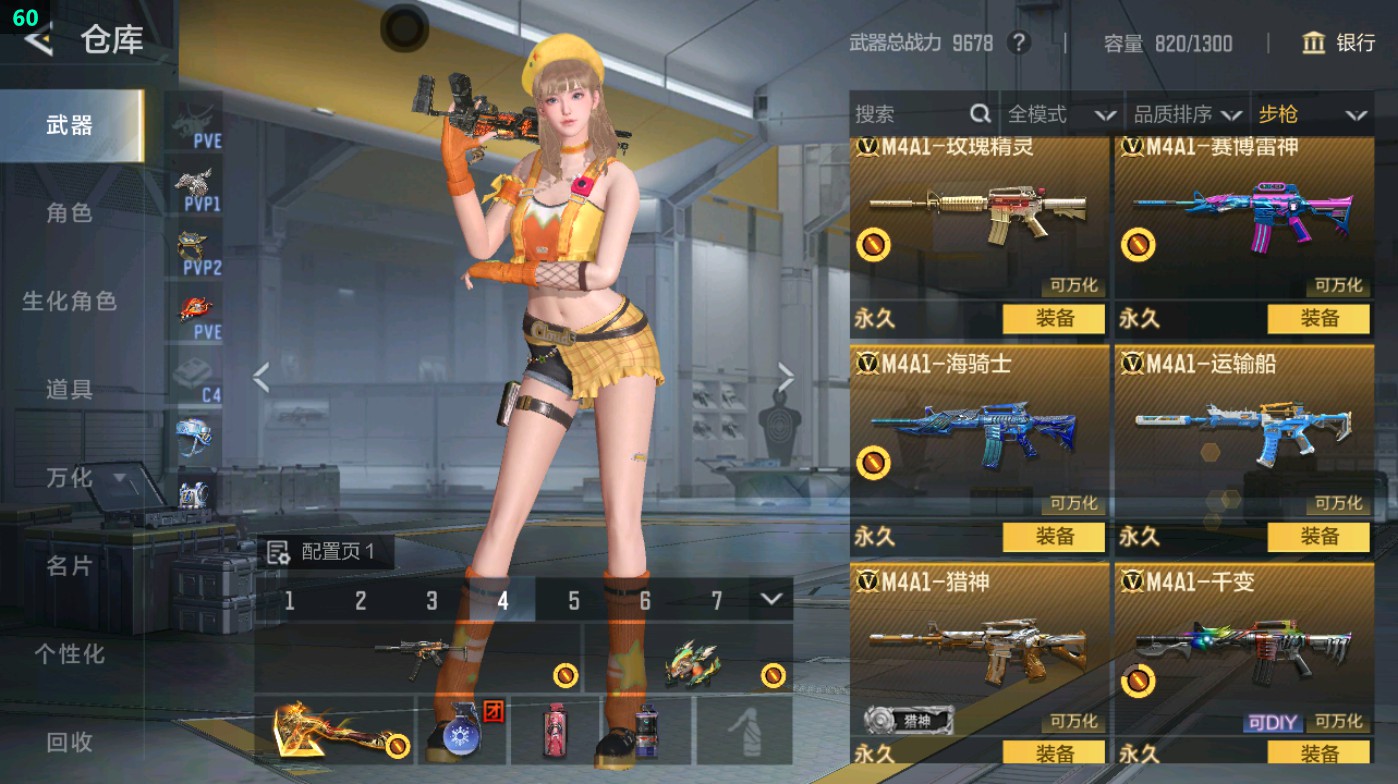
Task: Go back using the top-left arrow
Action: tap(38, 40)
